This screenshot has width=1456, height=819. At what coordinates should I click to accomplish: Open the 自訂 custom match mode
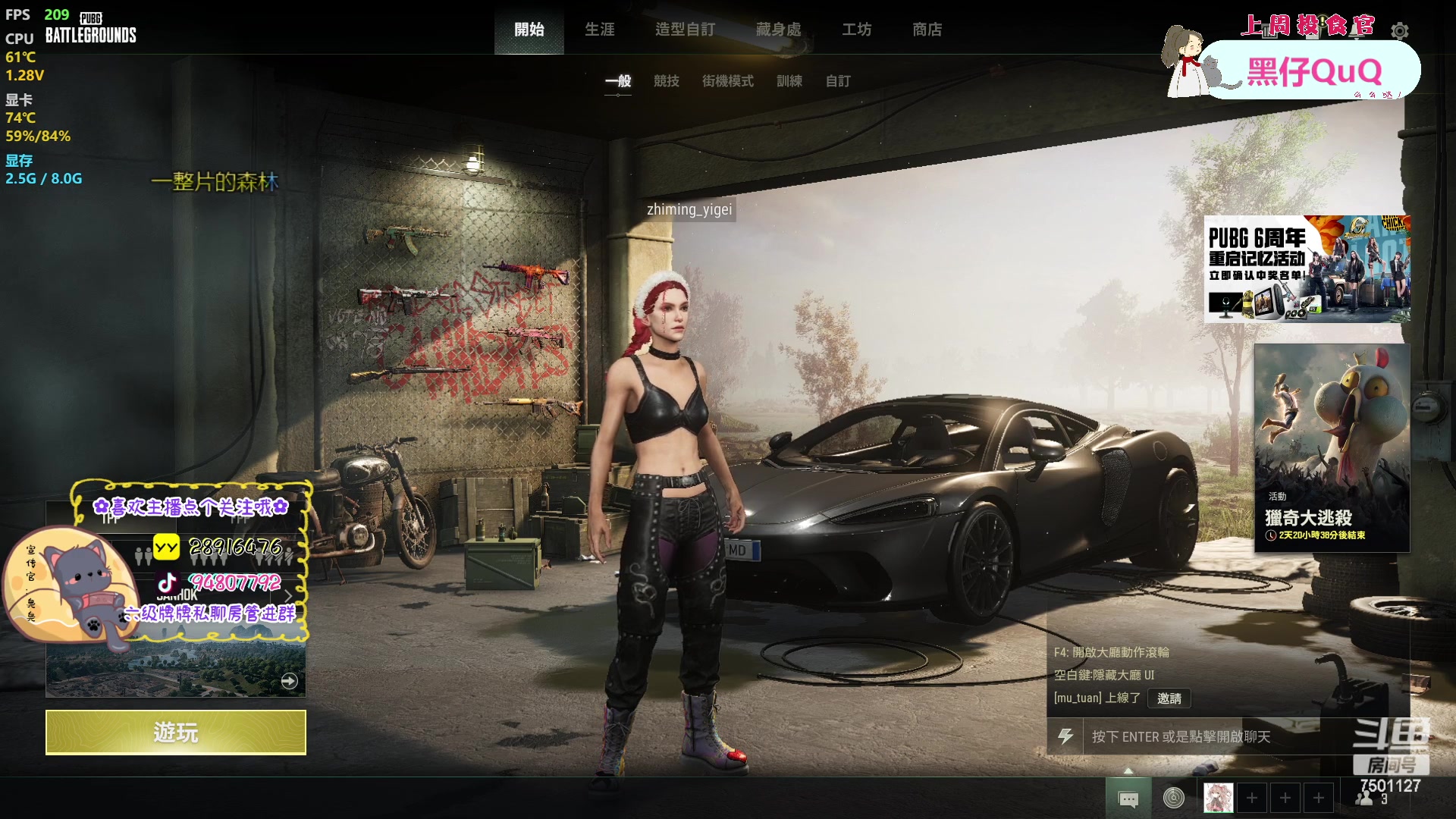pyautogui.click(x=837, y=81)
